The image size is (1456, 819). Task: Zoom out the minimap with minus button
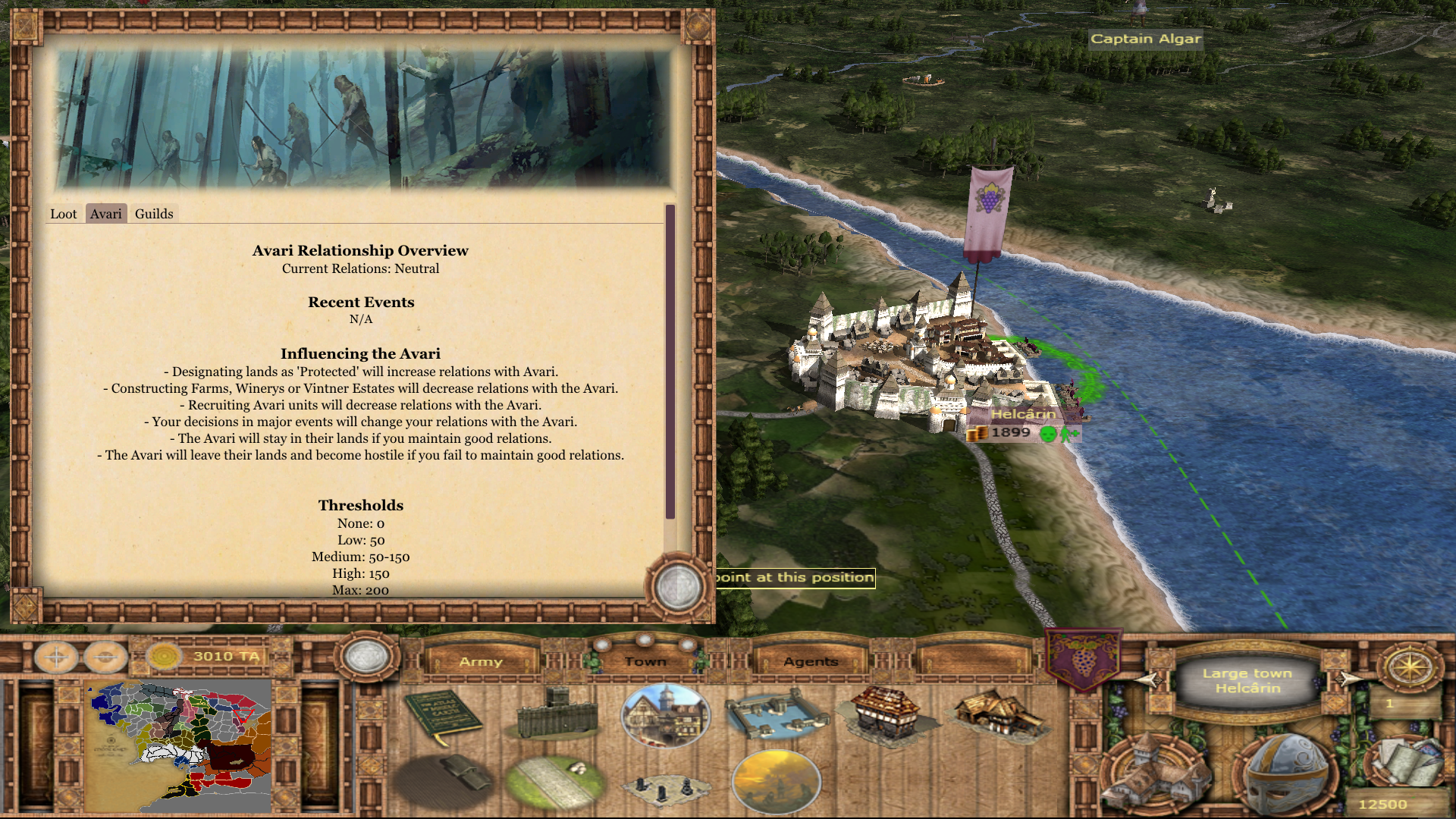coord(105,657)
